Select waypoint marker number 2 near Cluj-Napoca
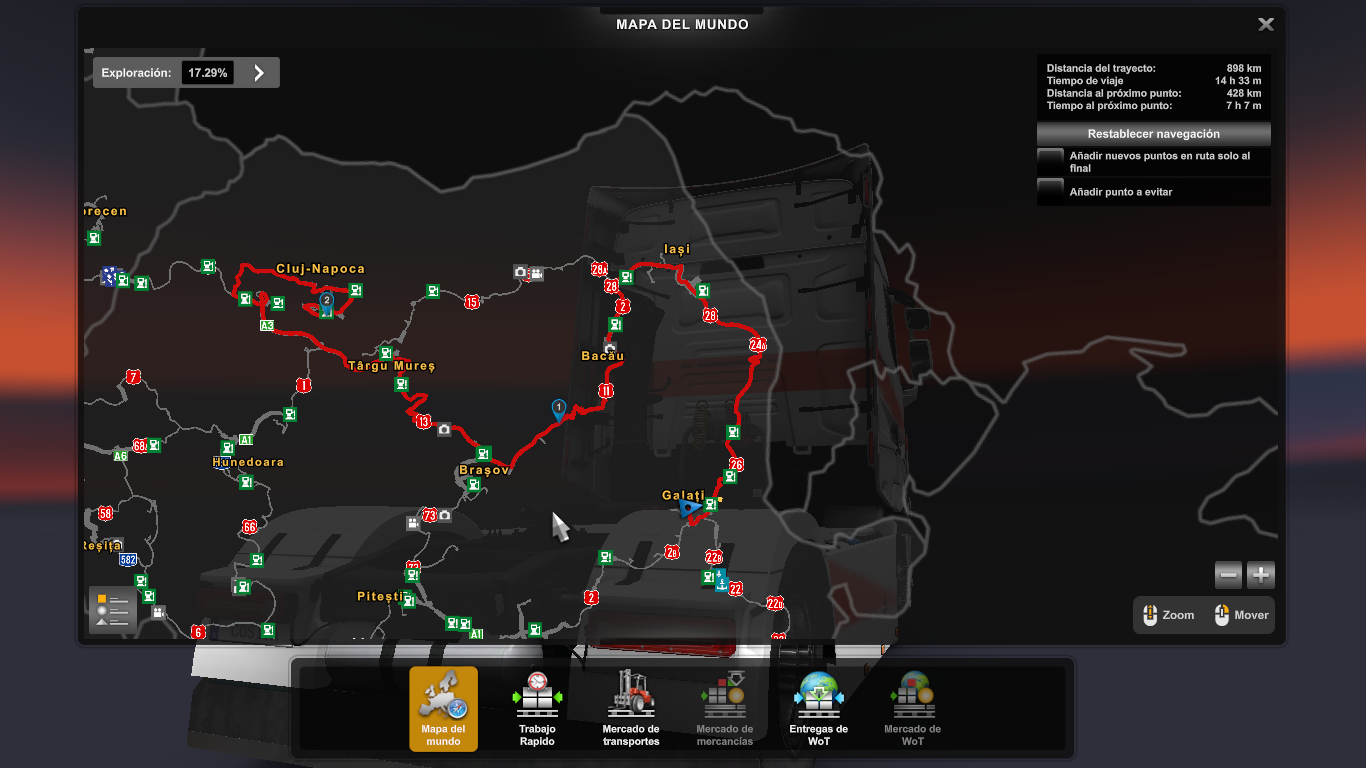This screenshot has width=1366, height=768. 326,300
